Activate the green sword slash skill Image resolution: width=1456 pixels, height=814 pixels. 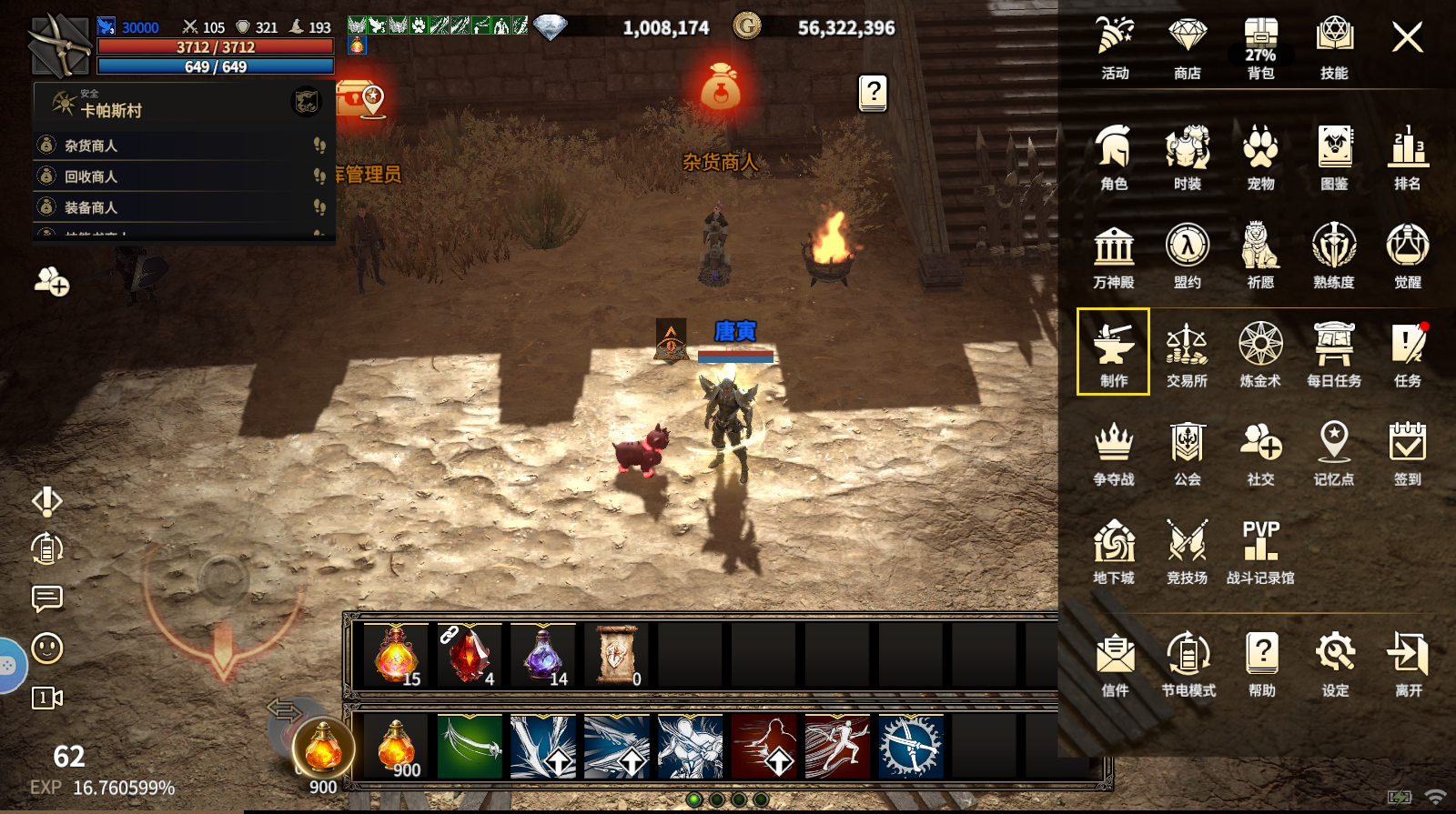470,747
